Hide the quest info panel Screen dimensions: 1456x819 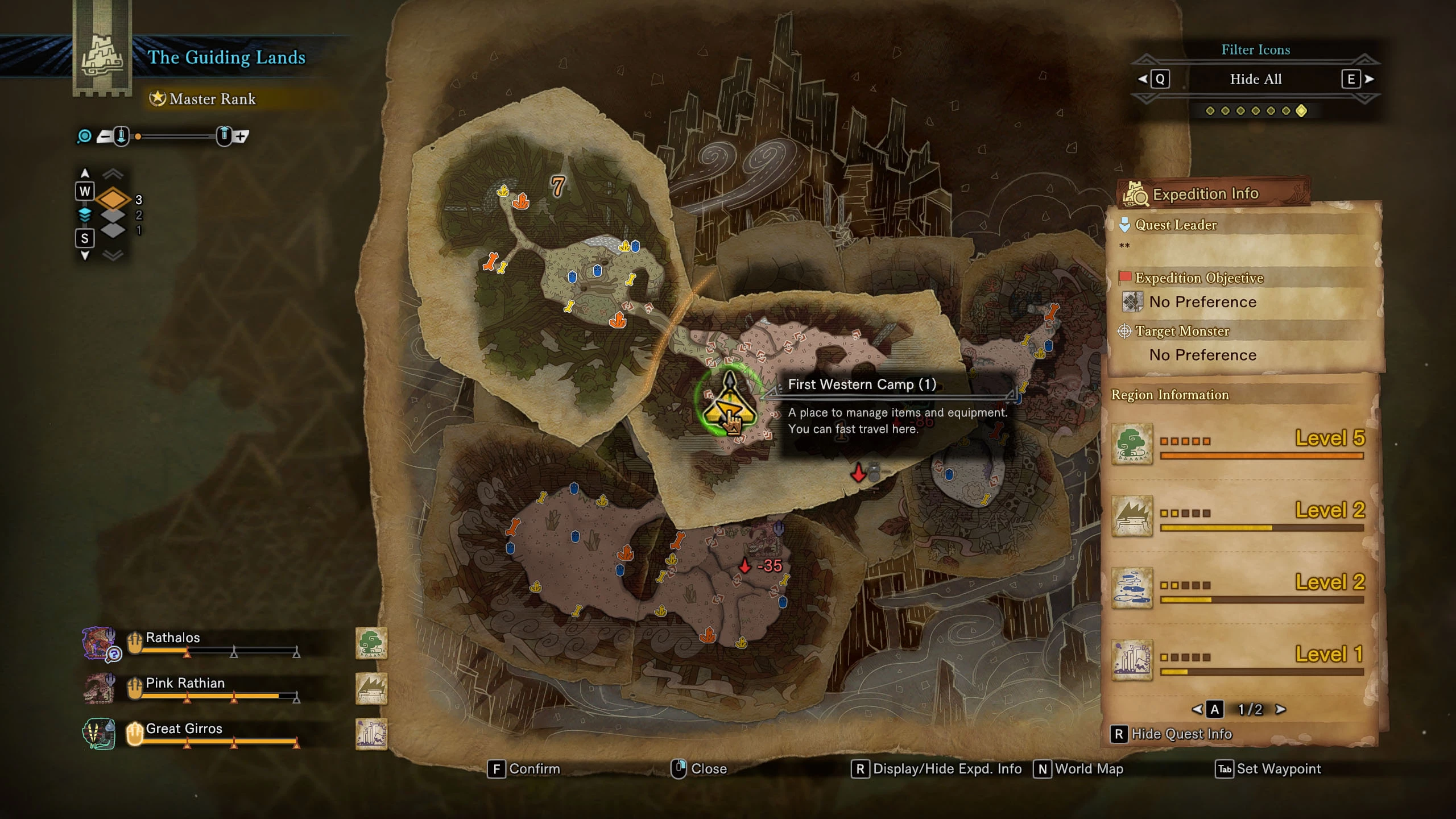[x=1172, y=734]
